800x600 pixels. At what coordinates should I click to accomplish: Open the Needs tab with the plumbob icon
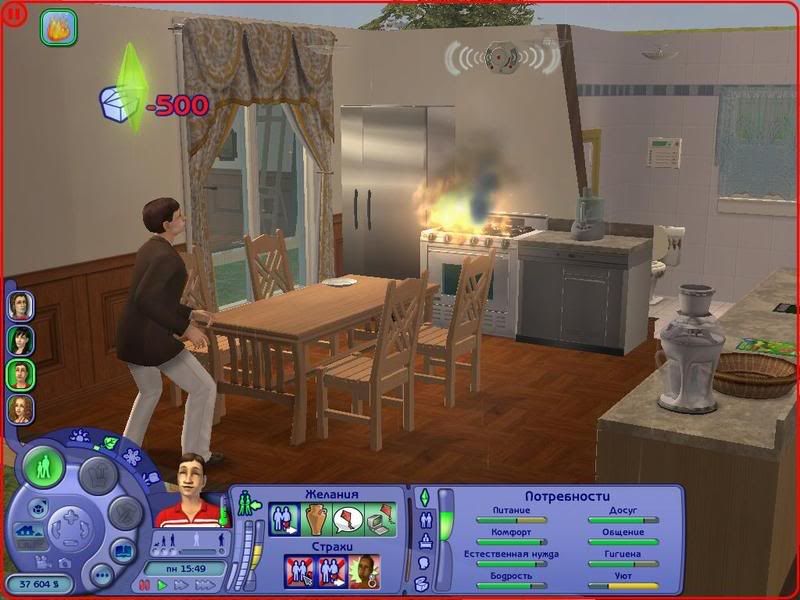(424, 497)
